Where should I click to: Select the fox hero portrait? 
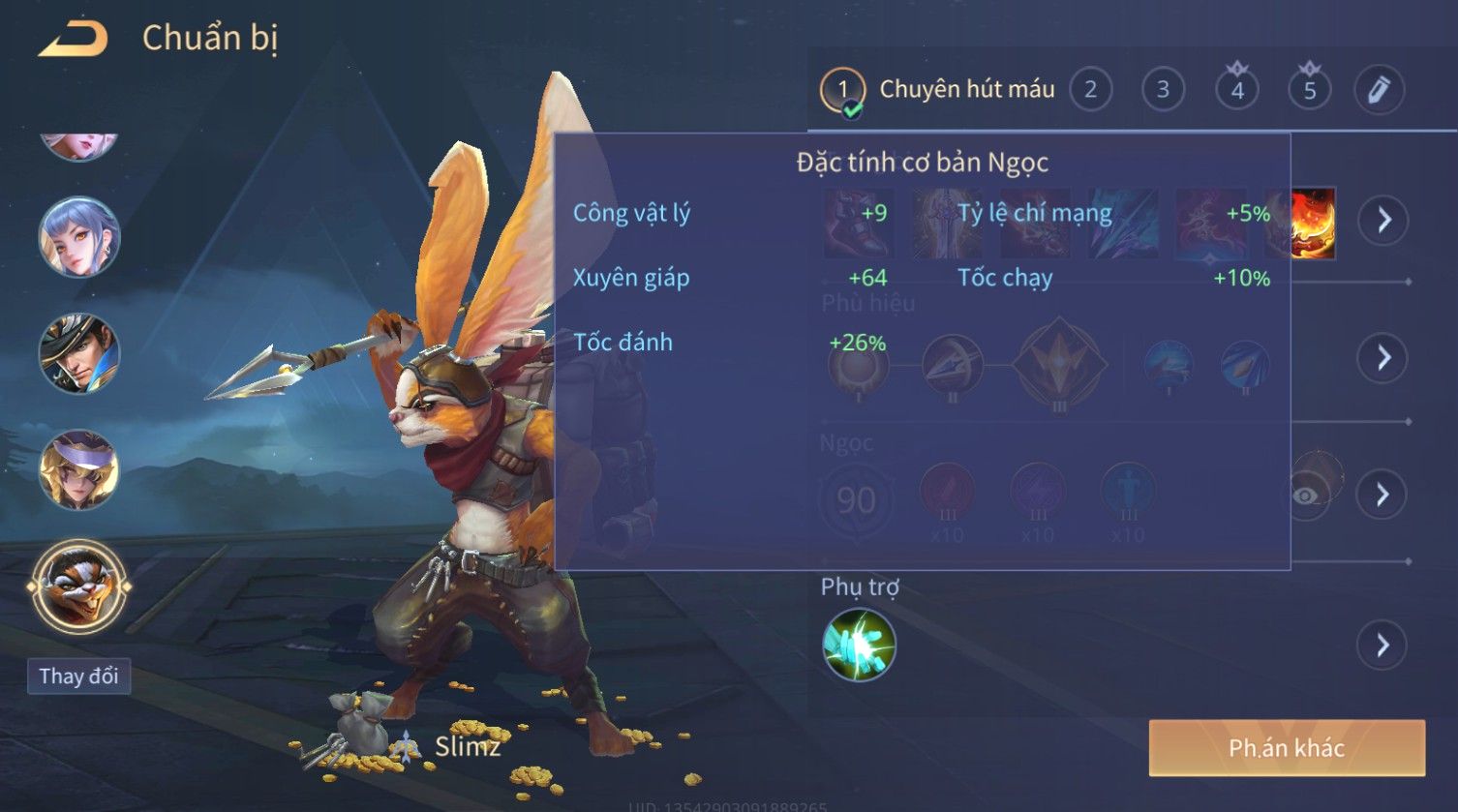point(79,586)
